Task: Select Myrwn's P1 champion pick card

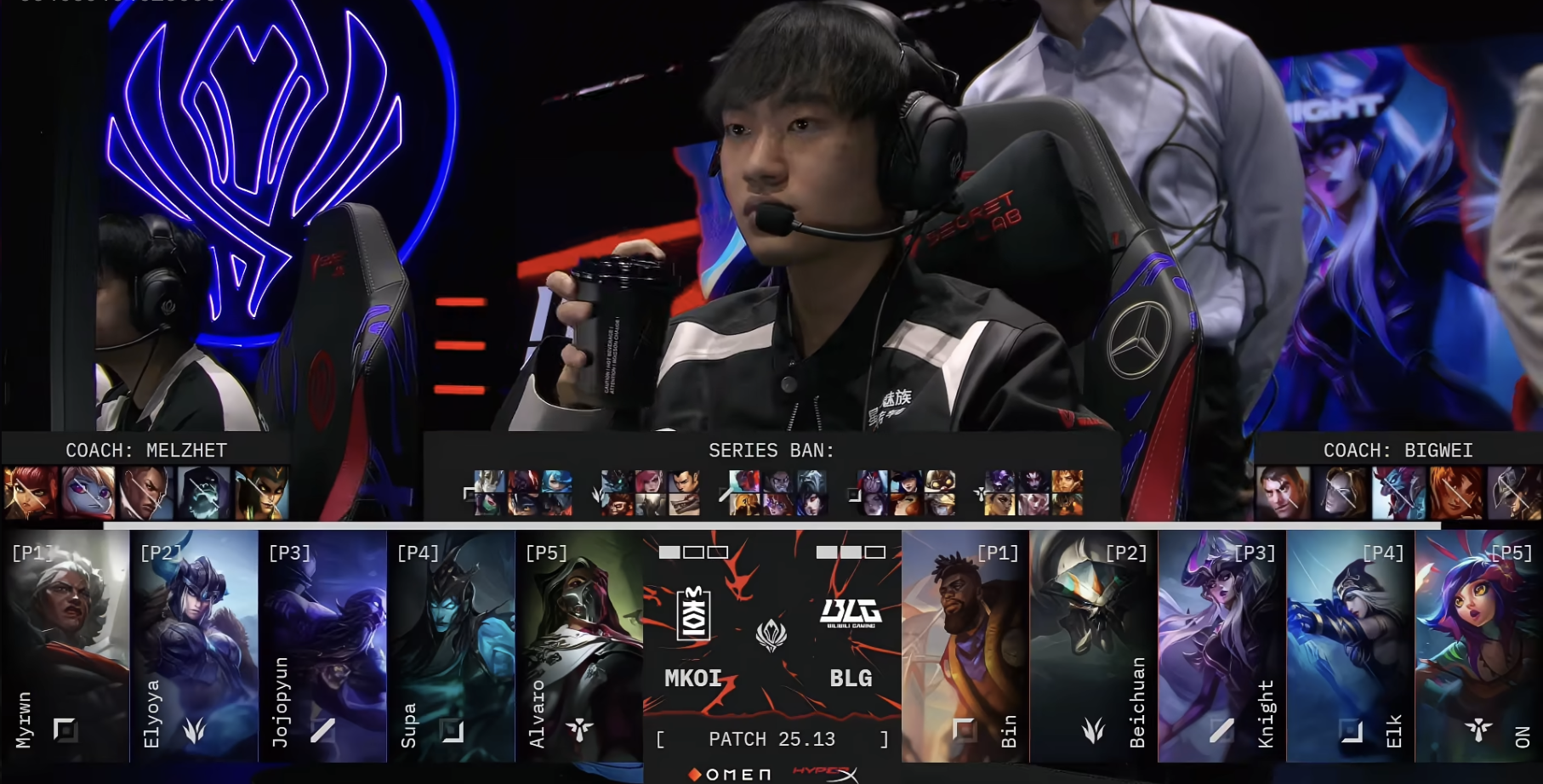Action: tap(65, 646)
